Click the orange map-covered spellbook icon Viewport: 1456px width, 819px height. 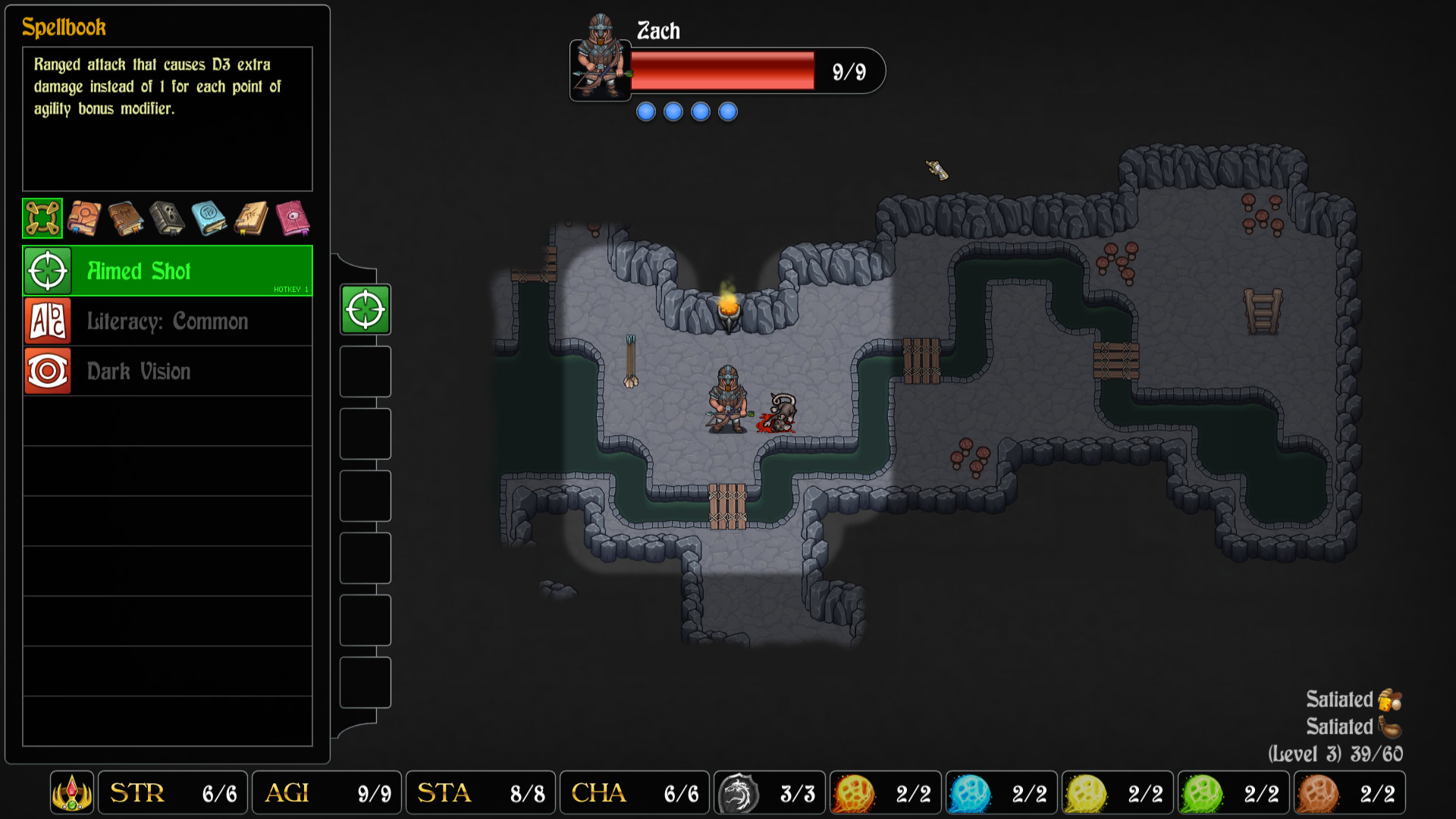point(84,218)
